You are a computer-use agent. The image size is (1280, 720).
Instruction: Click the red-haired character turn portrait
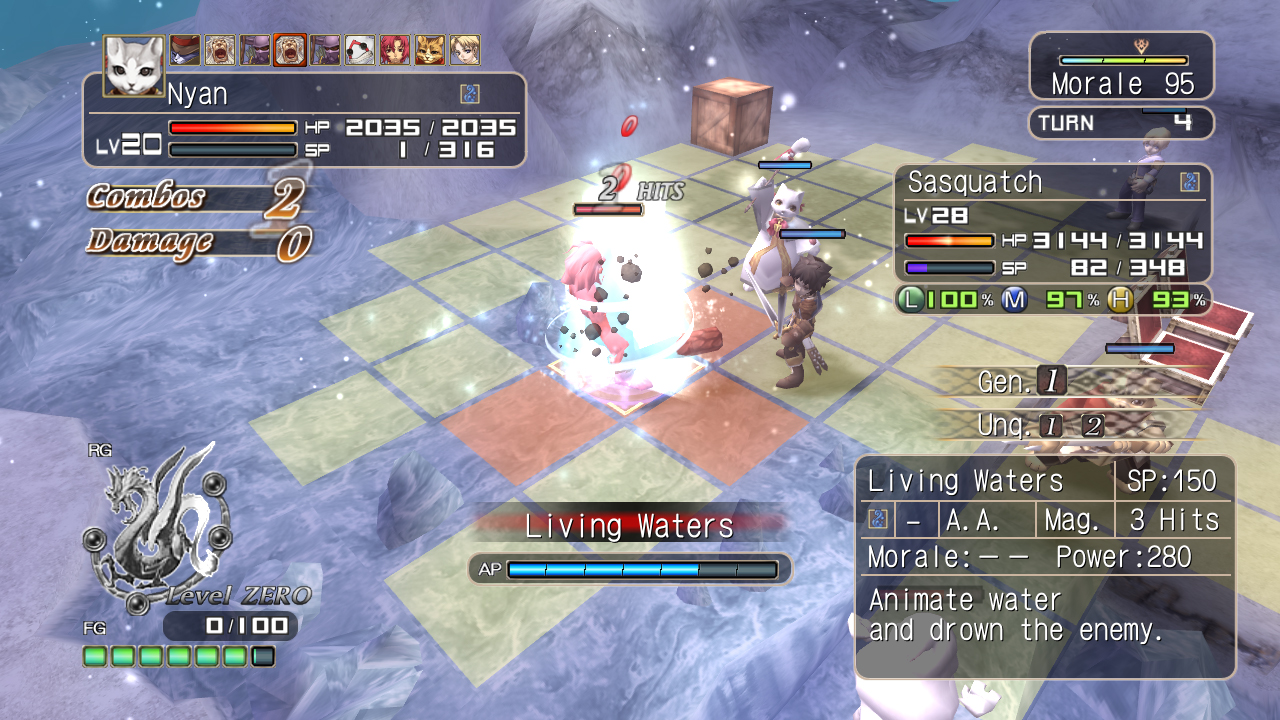tap(395, 49)
